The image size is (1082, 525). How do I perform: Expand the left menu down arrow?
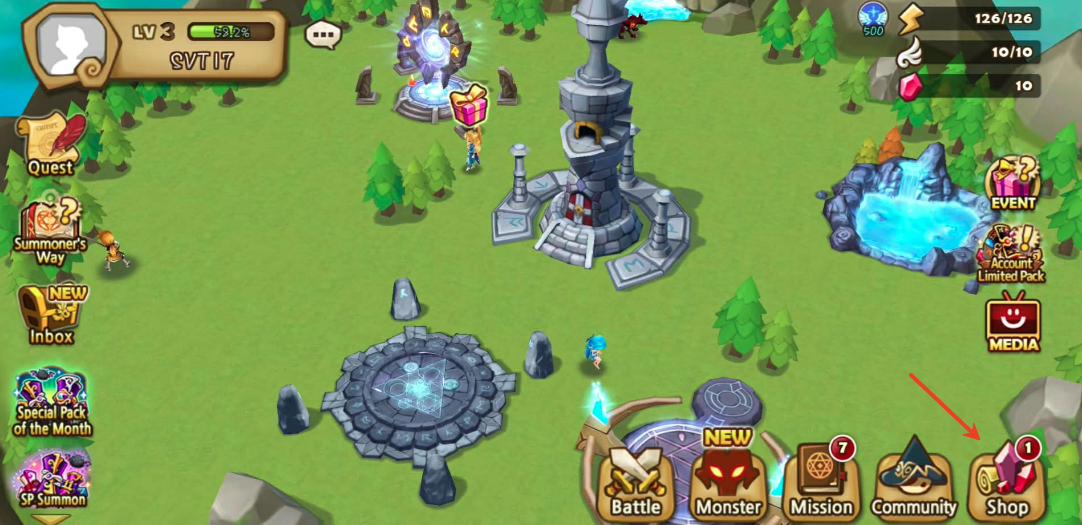point(51,518)
